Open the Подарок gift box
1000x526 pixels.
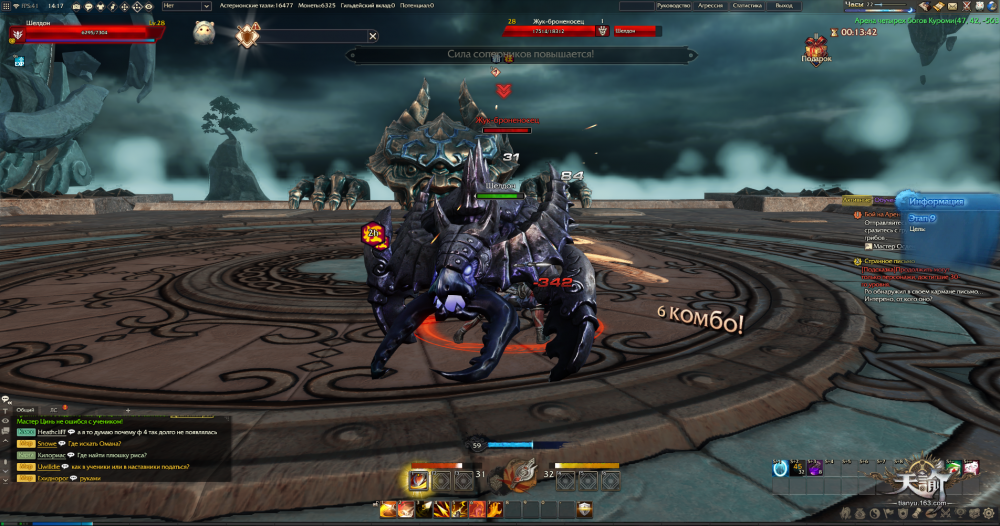tap(816, 47)
